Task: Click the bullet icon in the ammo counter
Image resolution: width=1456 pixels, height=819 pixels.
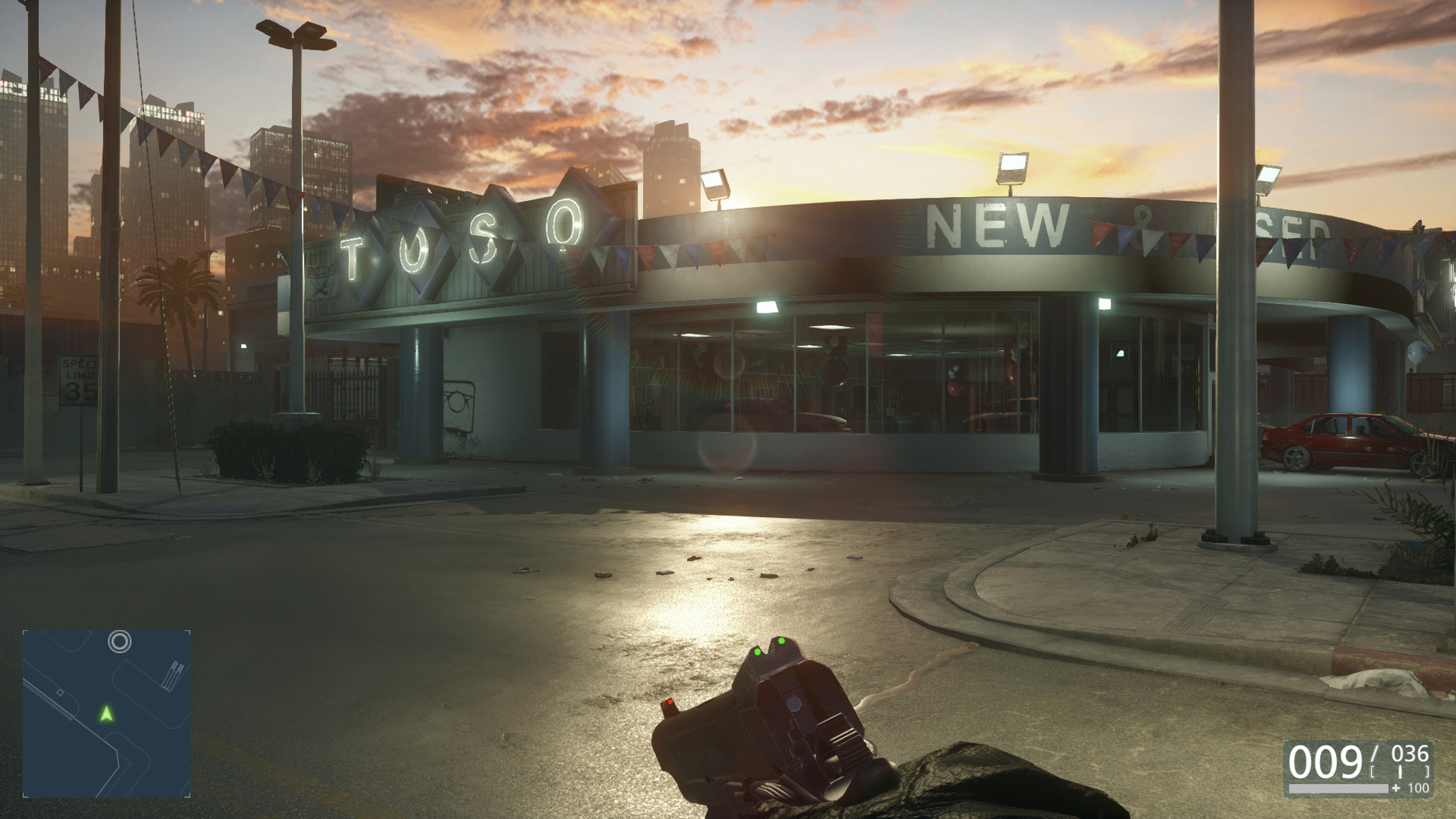Action: [1400, 771]
